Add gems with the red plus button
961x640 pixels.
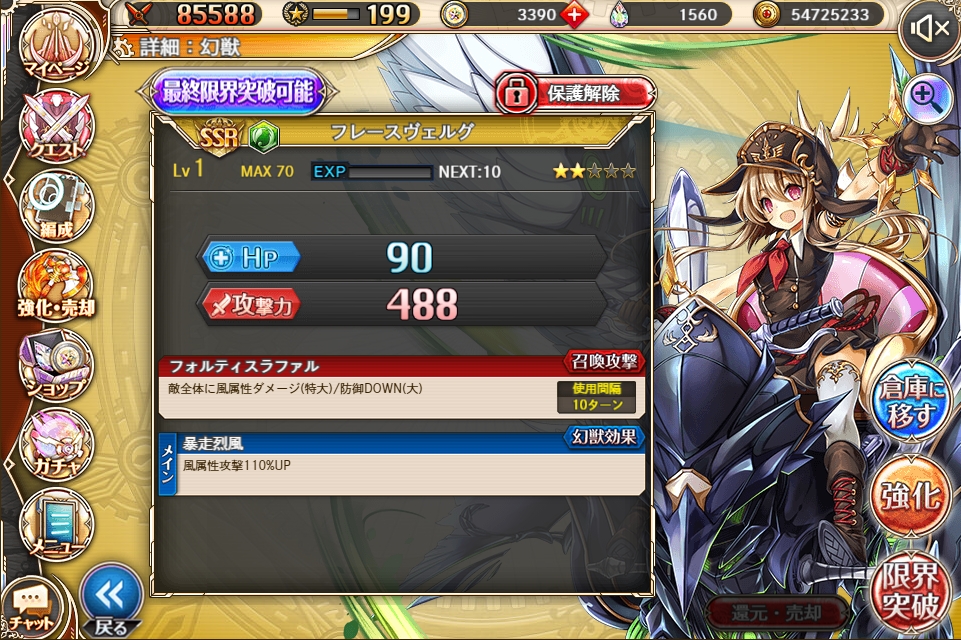click(x=575, y=14)
